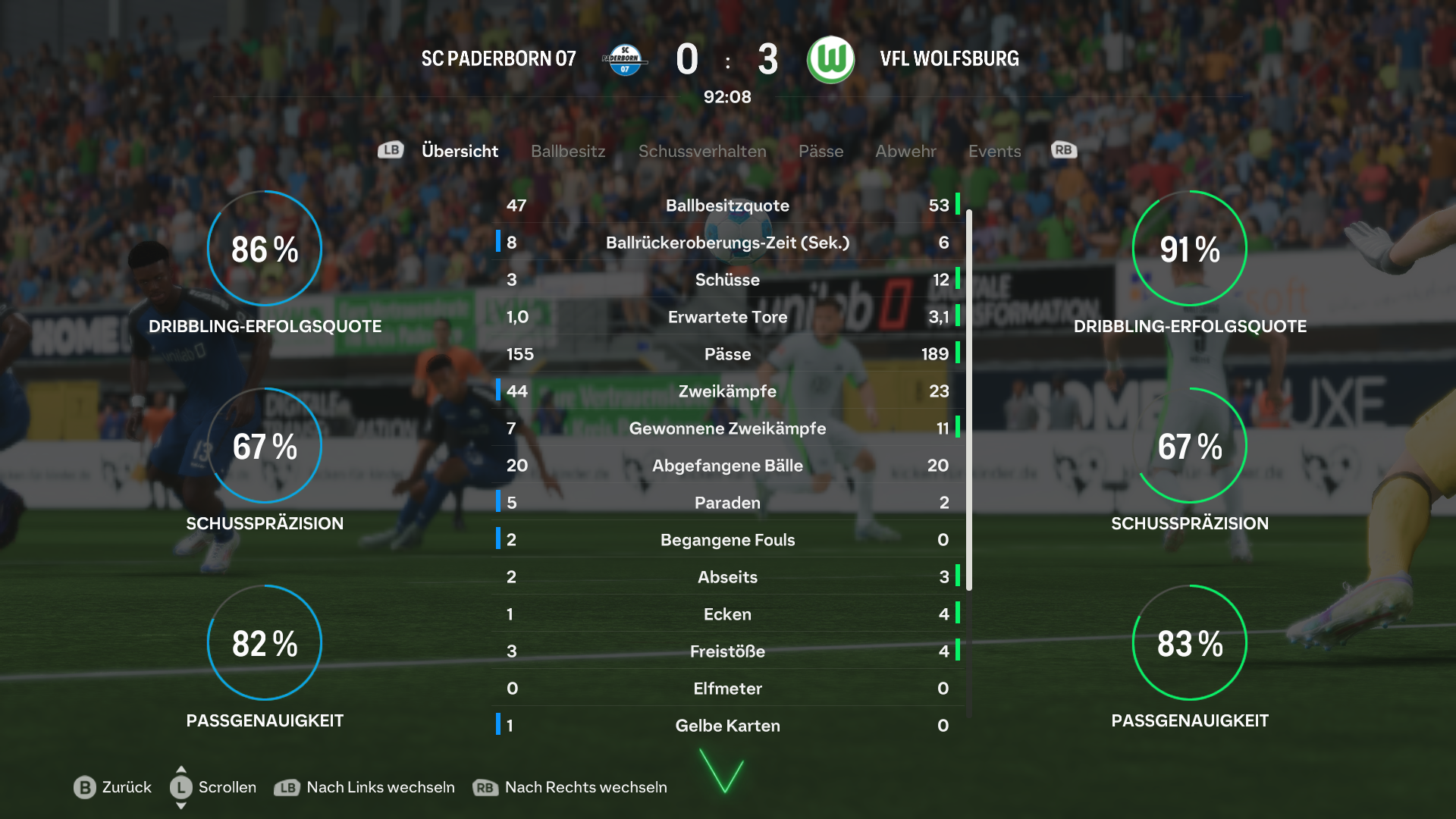Click Nach Rechts wechseln
This screenshot has height=819, width=1456.
(570, 787)
